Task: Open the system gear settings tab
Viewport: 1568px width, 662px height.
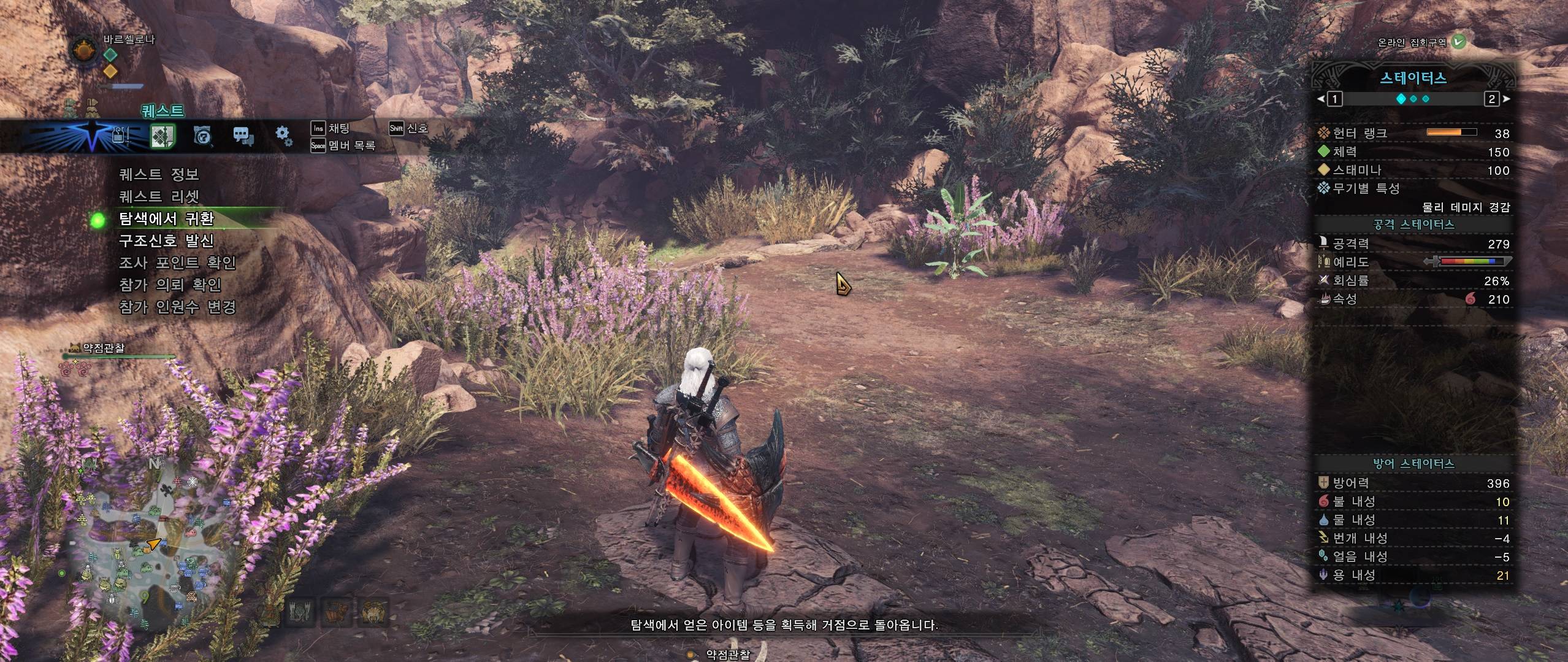Action: [283, 136]
